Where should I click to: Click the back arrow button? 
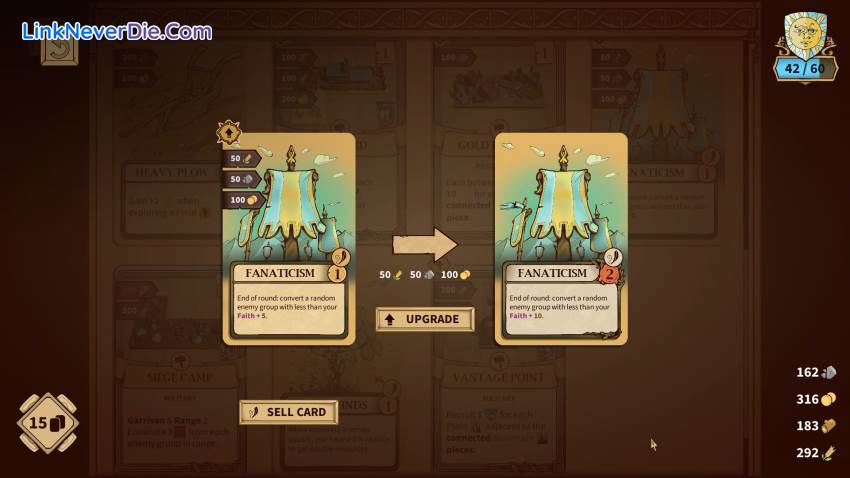click(59, 47)
